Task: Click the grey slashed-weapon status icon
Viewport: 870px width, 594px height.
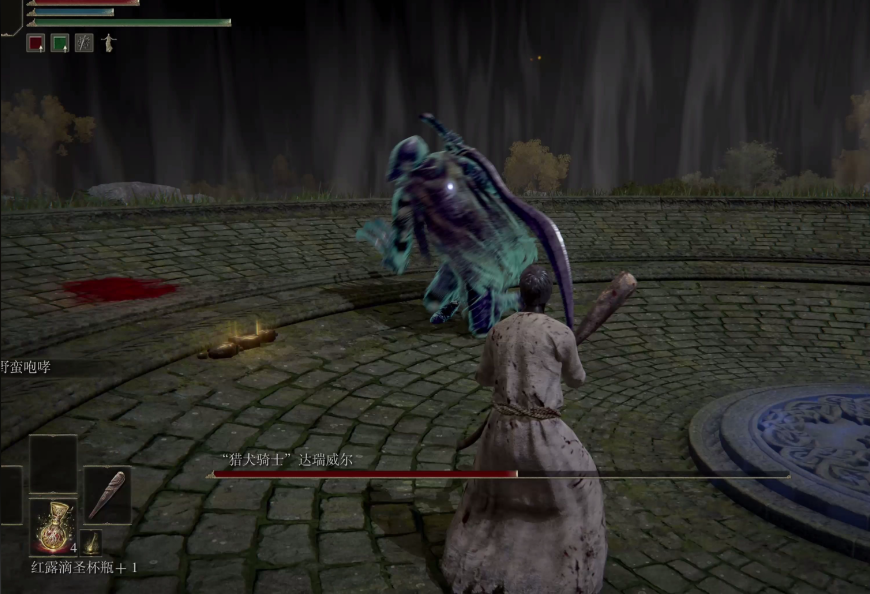Action: click(84, 43)
